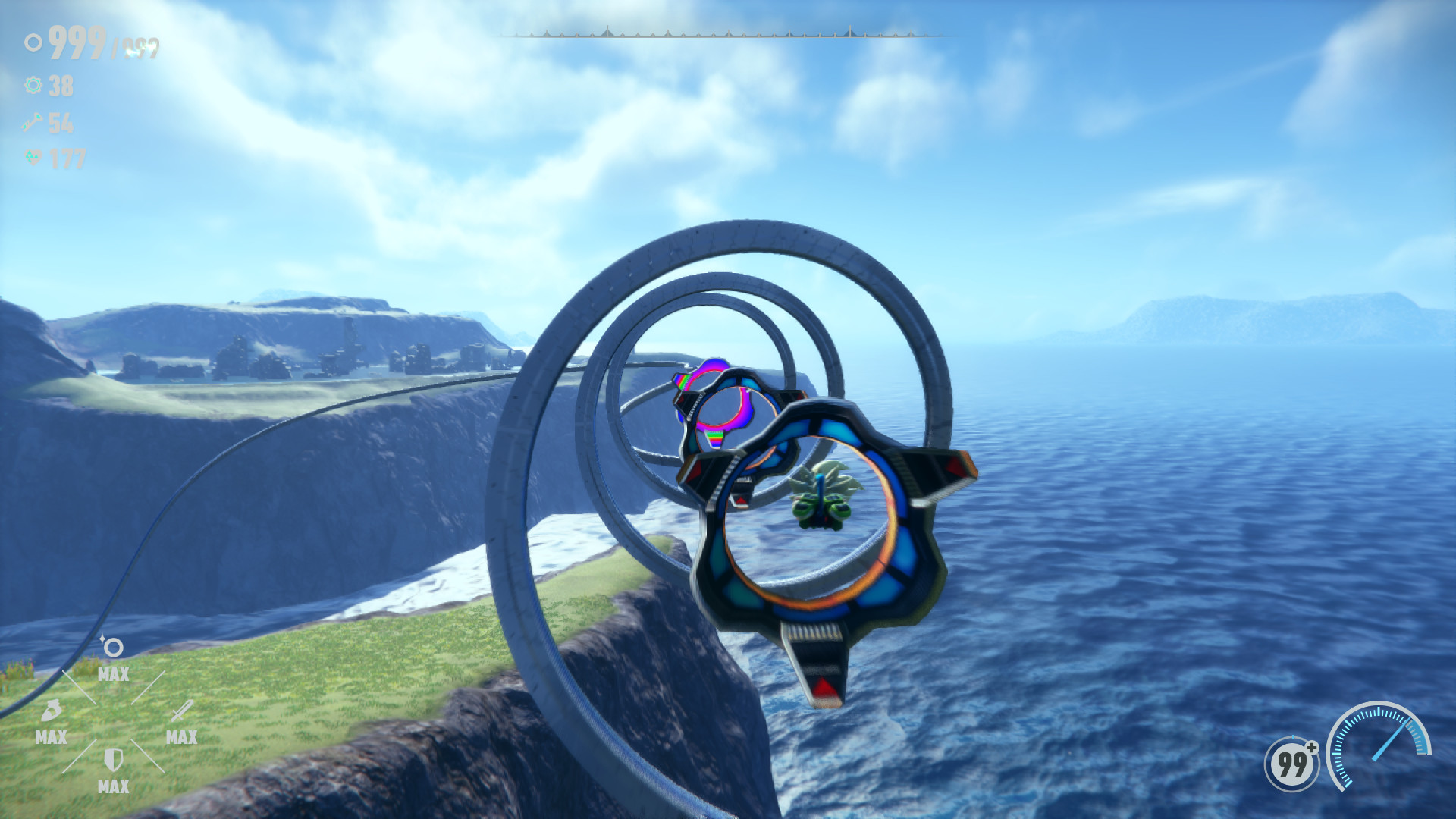Image resolution: width=1456 pixels, height=819 pixels.
Task: Select the sparkle-ring stat icon above MAX
Action: tap(112, 648)
